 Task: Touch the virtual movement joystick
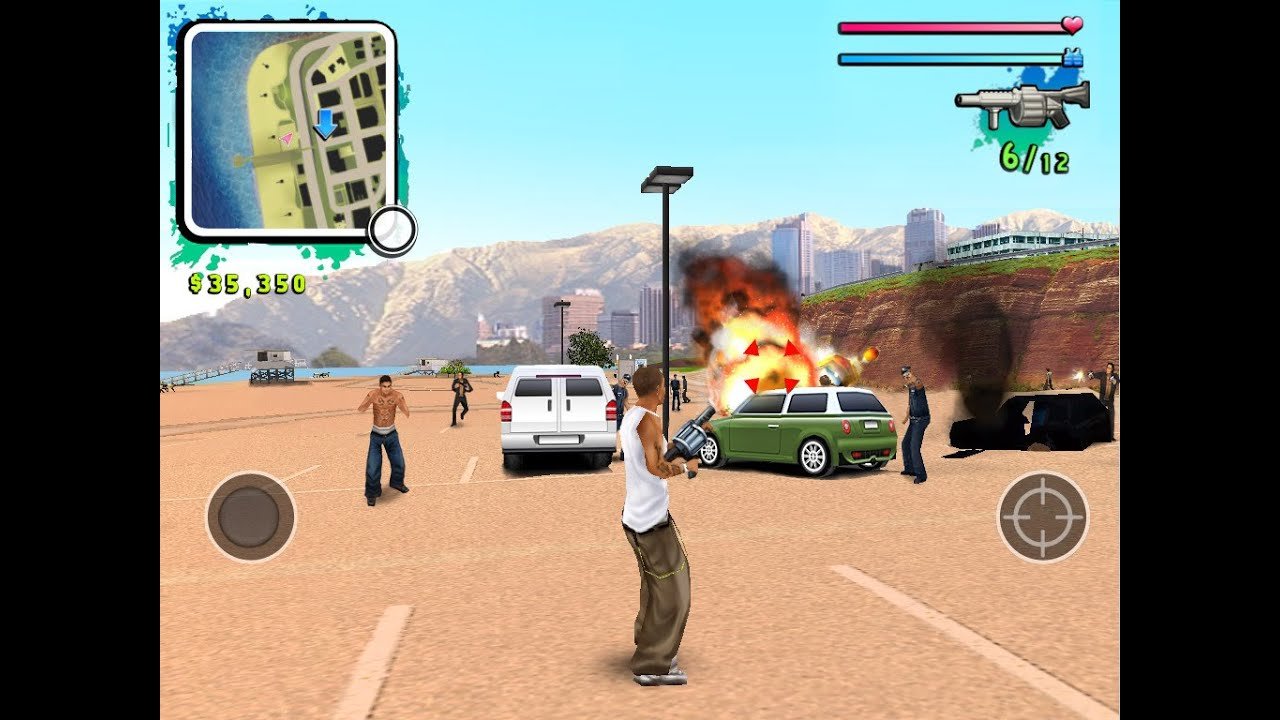250,517
